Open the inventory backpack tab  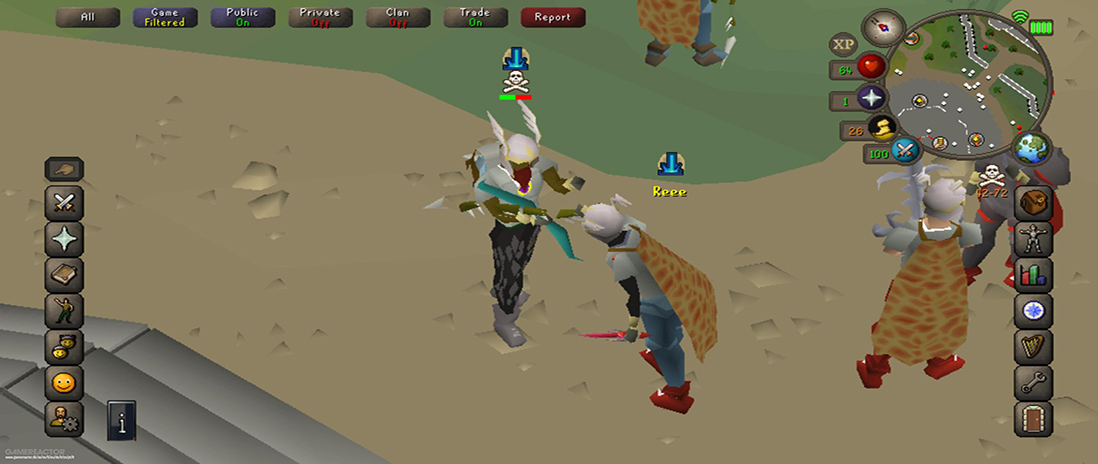(x=1033, y=203)
